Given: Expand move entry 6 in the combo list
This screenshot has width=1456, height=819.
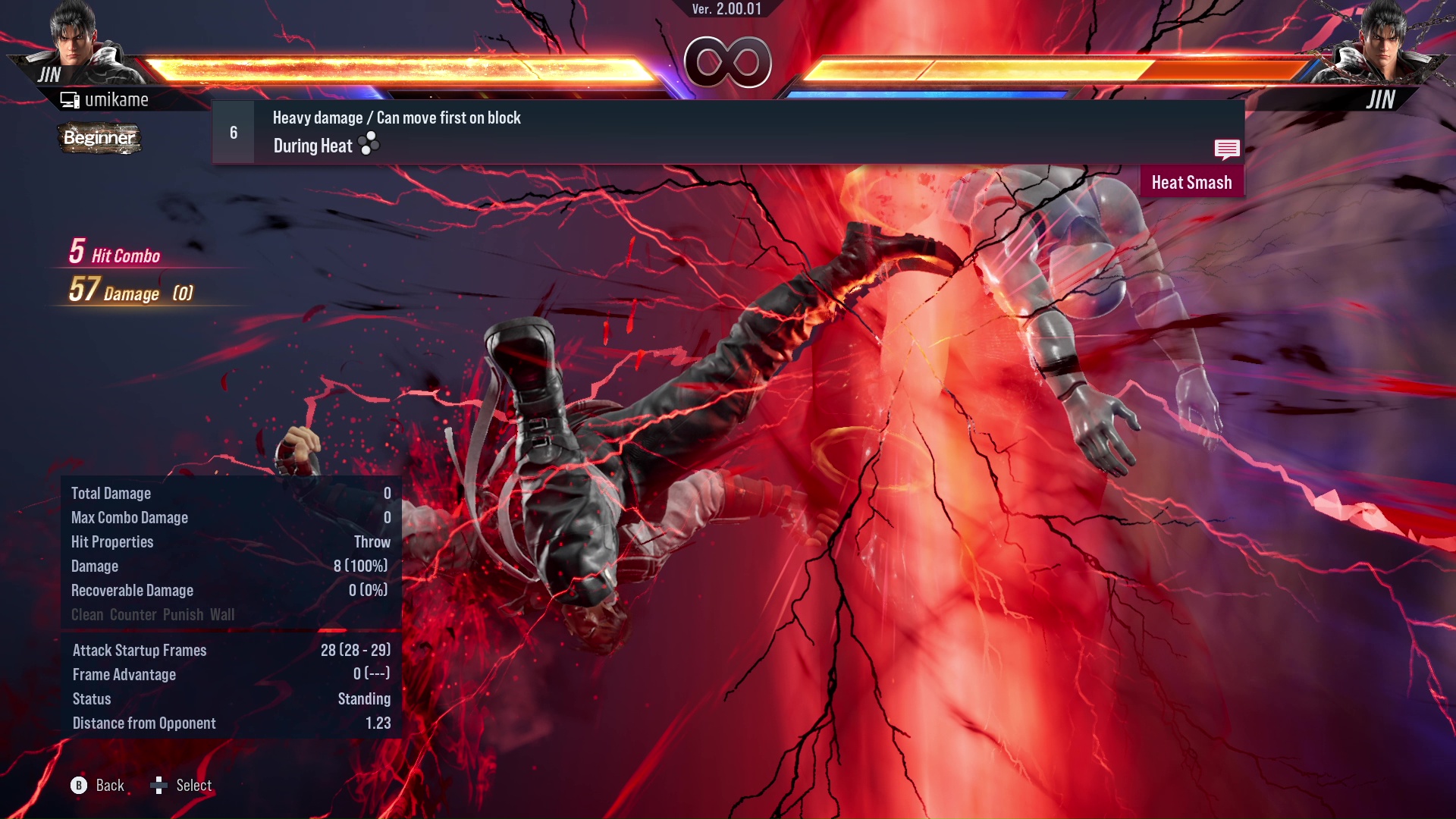Looking at the screenshot, I should [233, 131].
